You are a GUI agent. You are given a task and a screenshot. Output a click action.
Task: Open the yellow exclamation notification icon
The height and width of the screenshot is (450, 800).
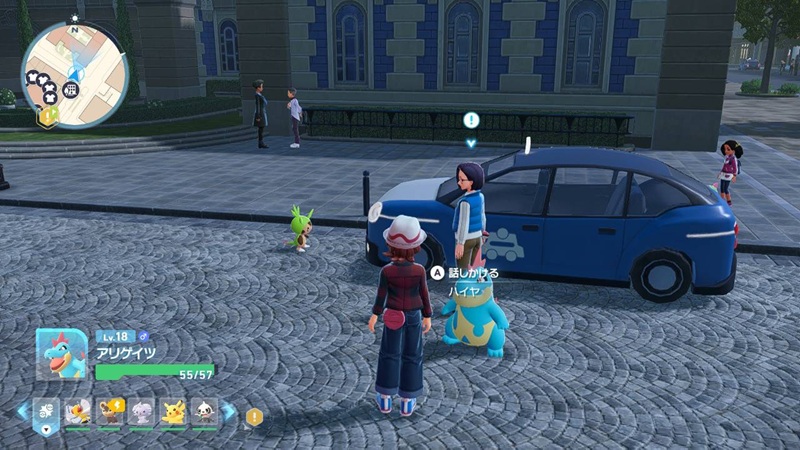point(254,416)
